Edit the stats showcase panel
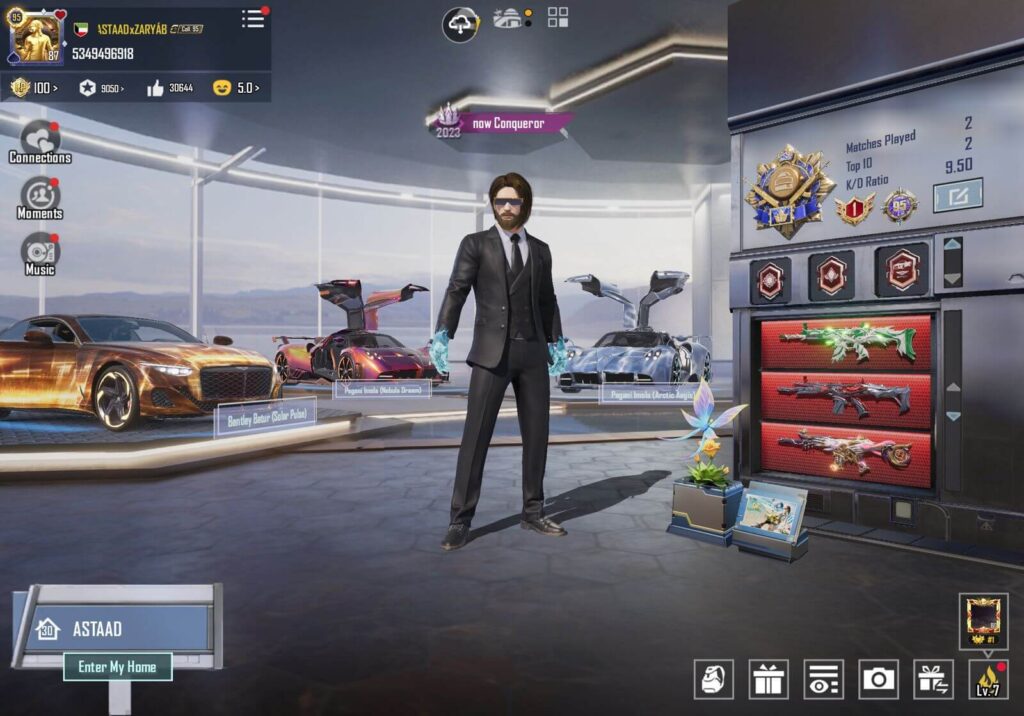The width and height of the screenshot is (1024, 716). [x=957, y=195]
